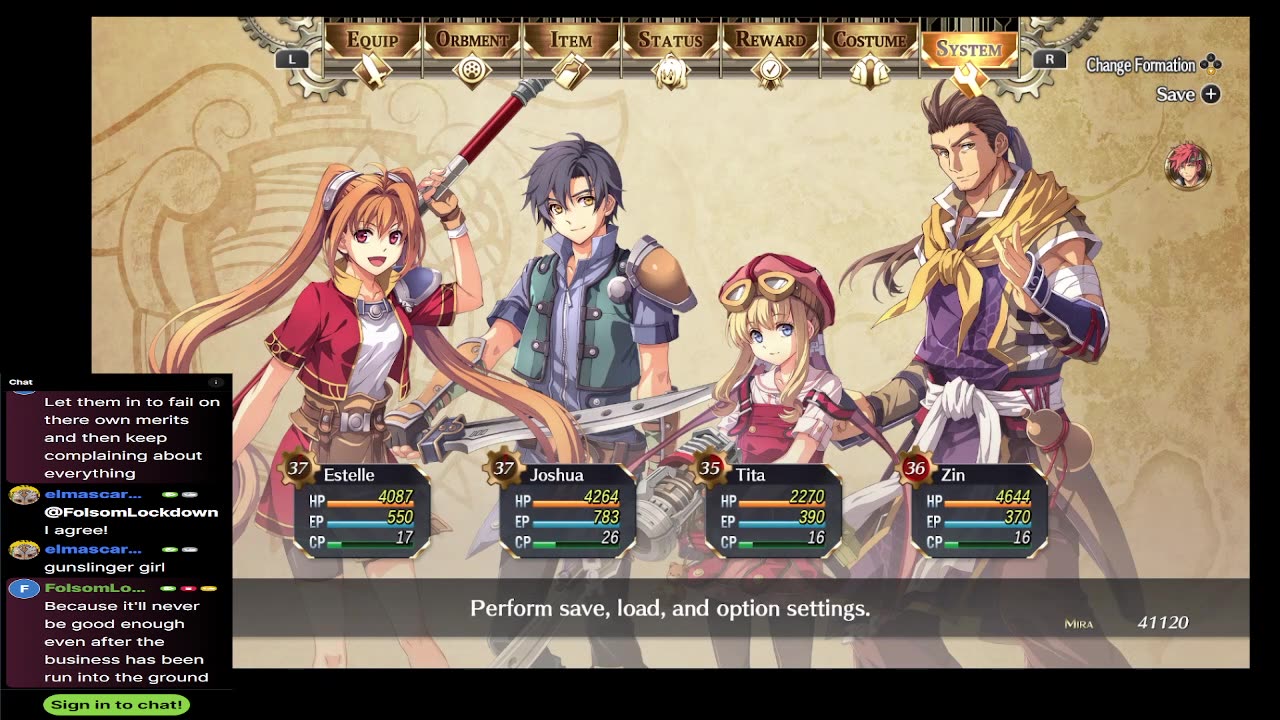Pick Tita's party status card
This screenshot has height=720, width=1280.
pyautogui.click(x=772, y=507)
